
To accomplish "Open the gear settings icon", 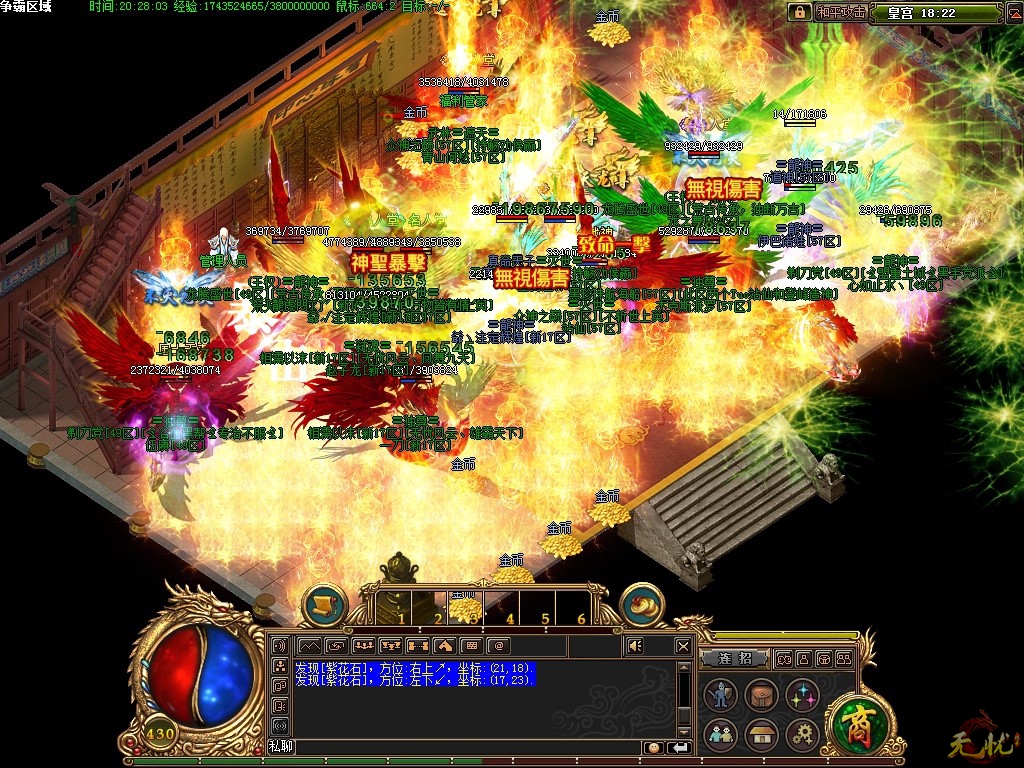I will point(802,736).
